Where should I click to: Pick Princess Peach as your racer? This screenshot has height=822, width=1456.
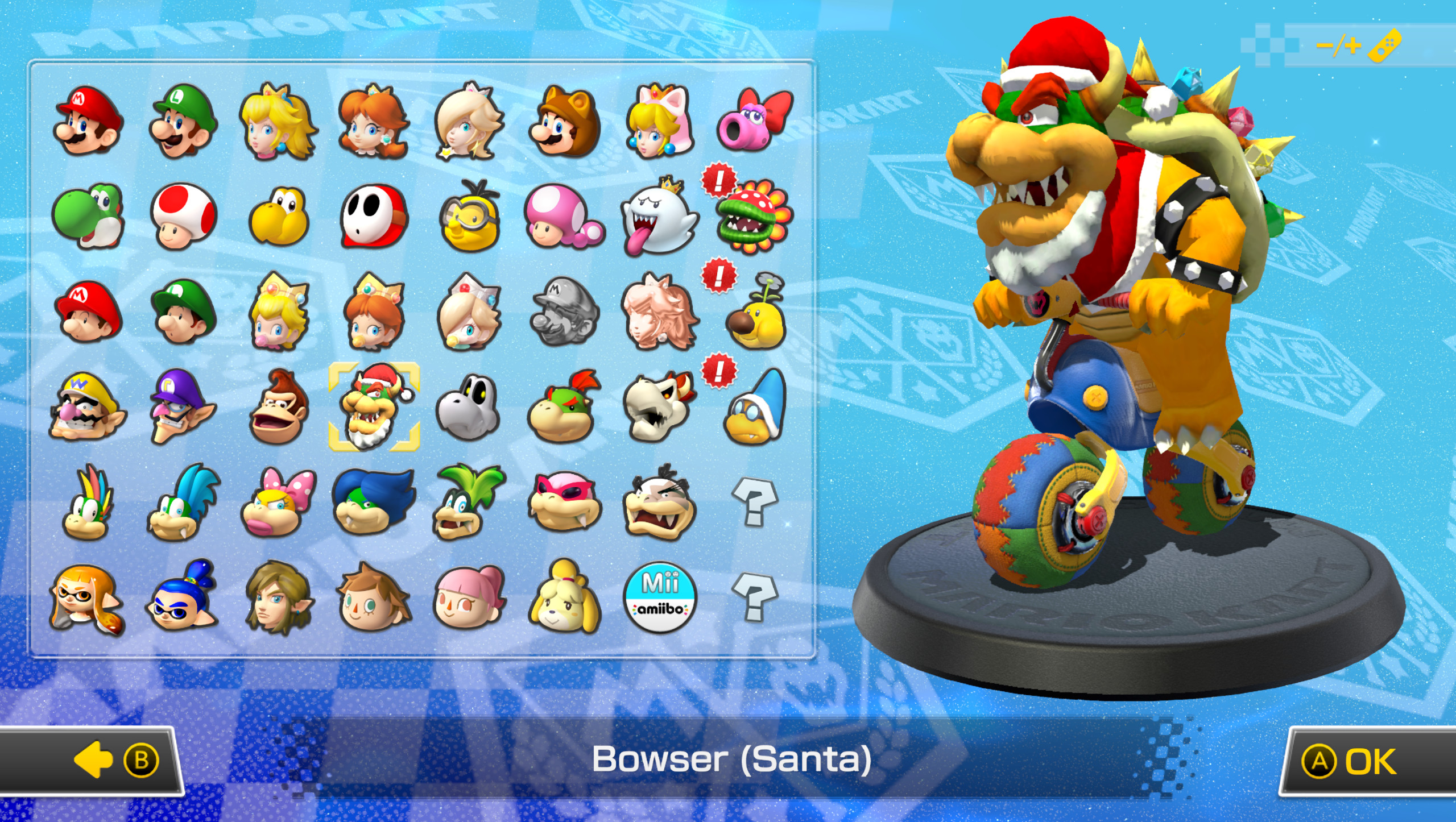pyautogui.click(x=277, y=121)
